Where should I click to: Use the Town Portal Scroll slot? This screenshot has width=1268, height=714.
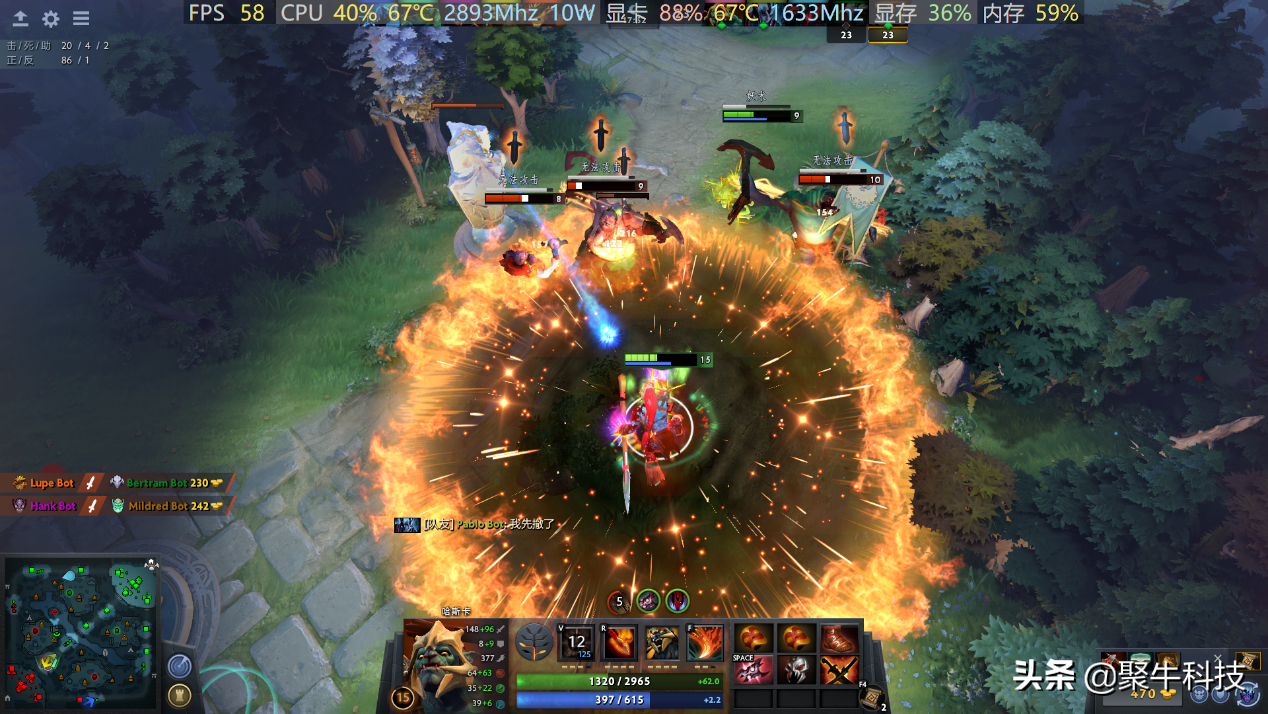point(870,695)
